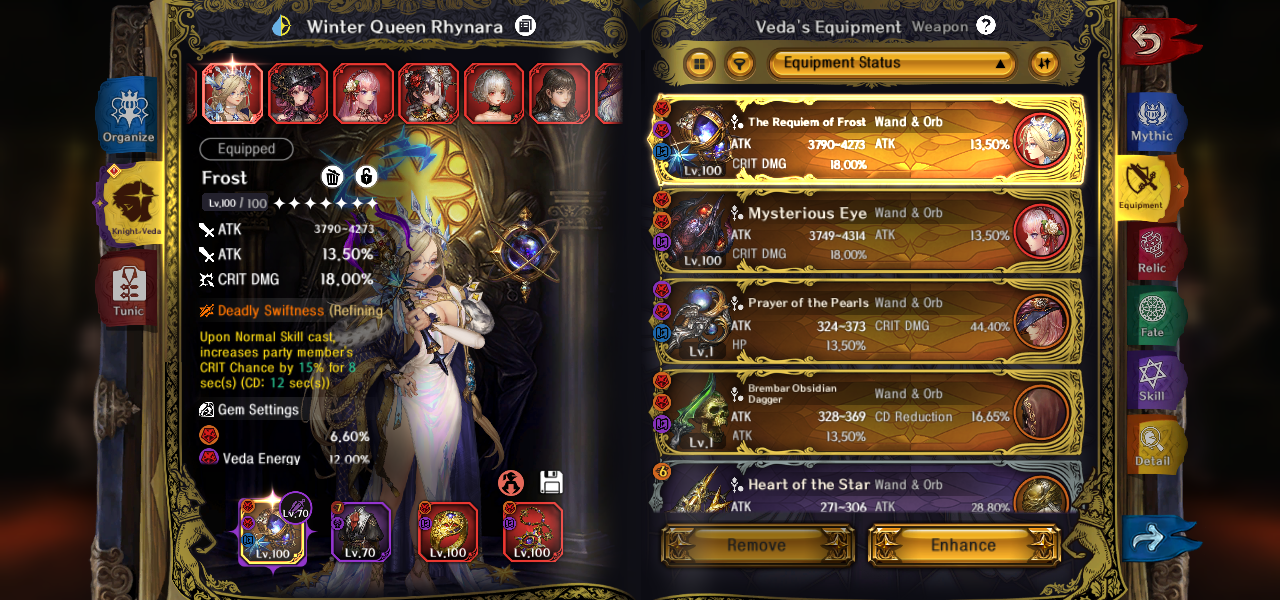
Task: Open the Detail tab
Action: [1152, 446]
